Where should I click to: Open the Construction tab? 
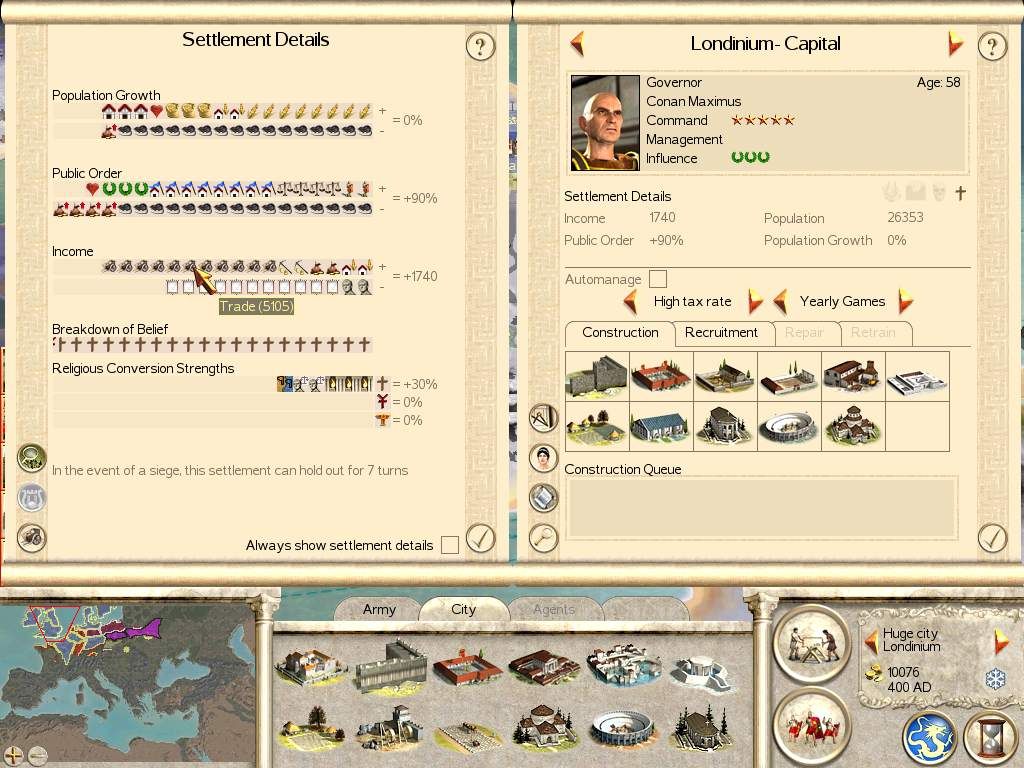(x=620, y=333)
